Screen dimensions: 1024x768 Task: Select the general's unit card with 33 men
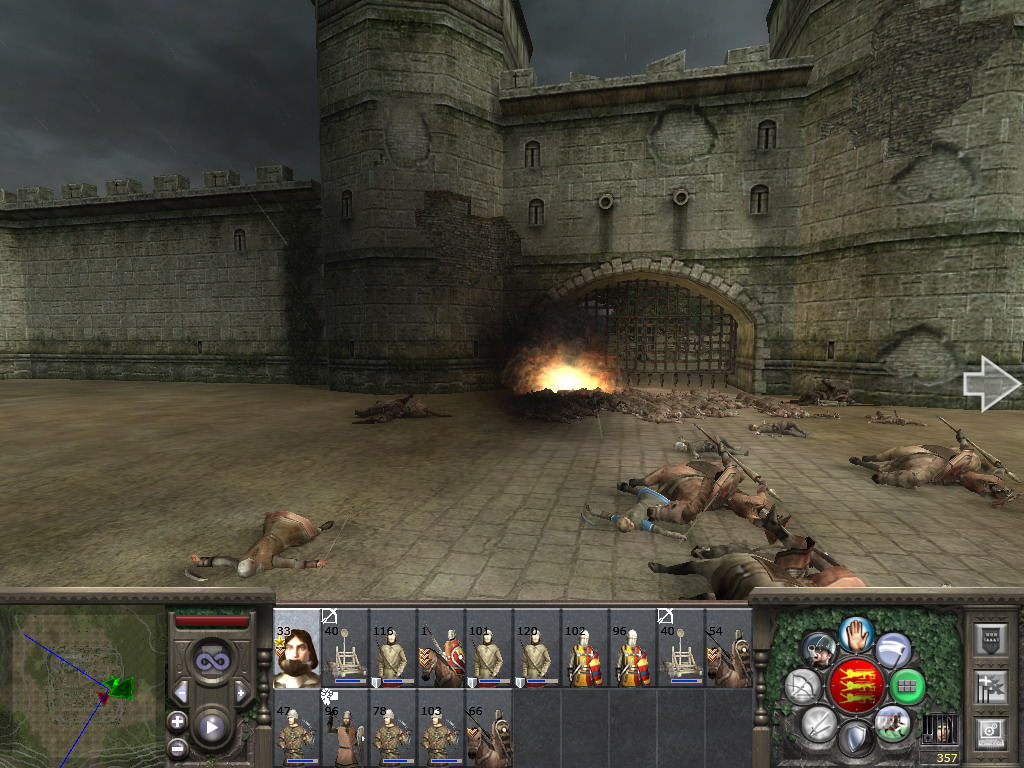coord(297,648)
